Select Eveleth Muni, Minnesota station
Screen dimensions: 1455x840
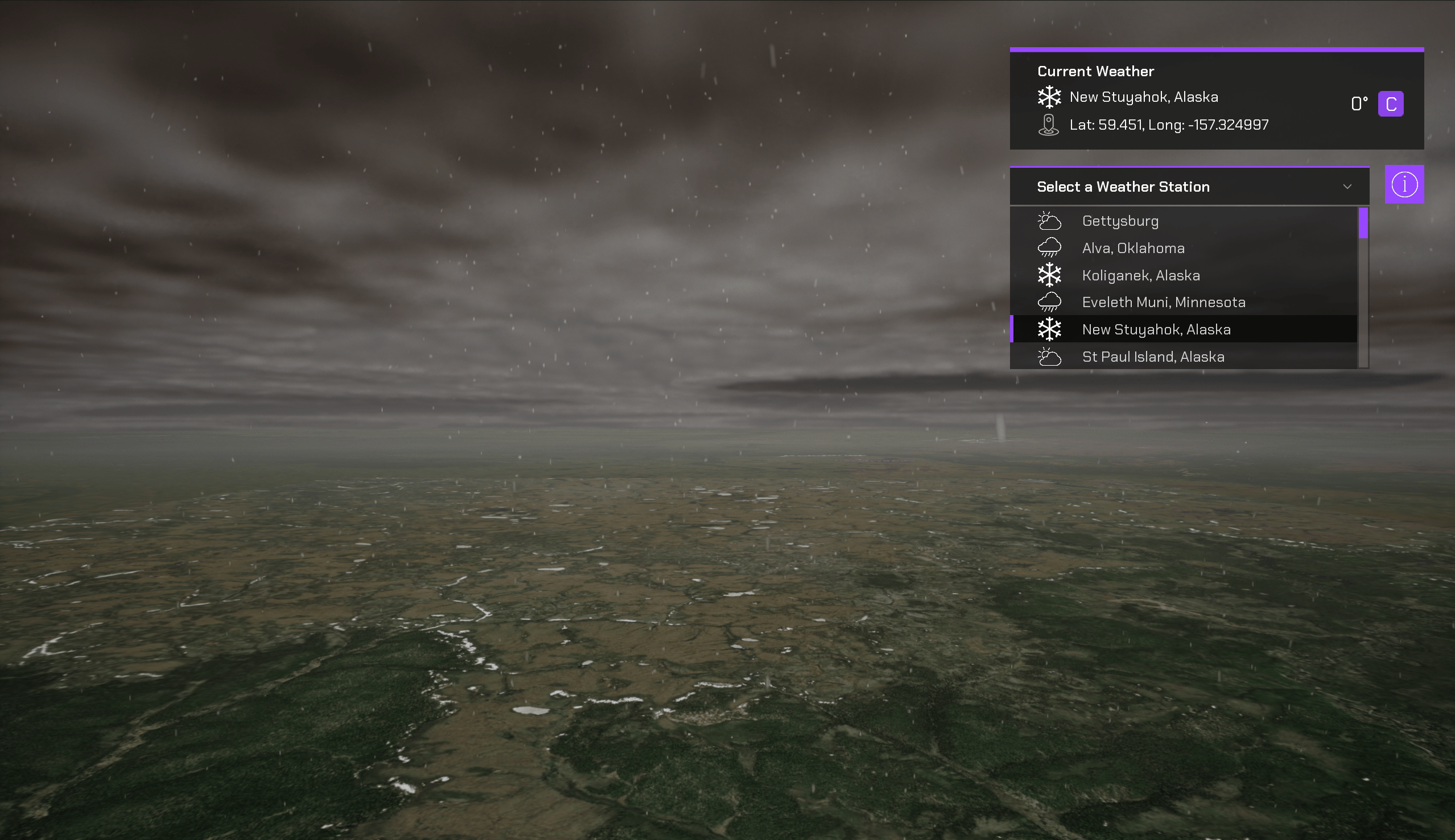tap(1163, 302)
